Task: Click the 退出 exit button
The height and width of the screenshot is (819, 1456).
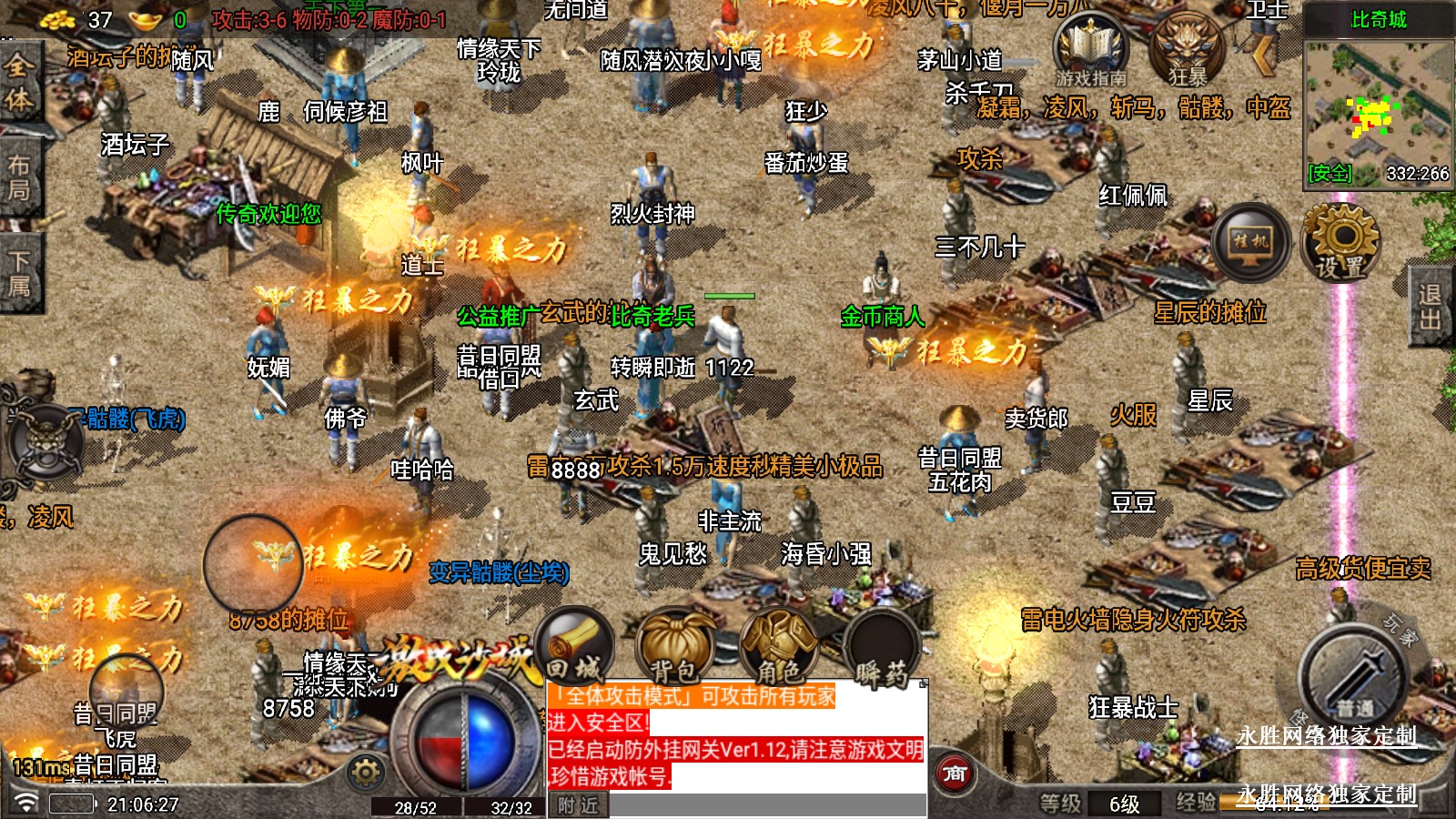Action: tap(1431, 307)
